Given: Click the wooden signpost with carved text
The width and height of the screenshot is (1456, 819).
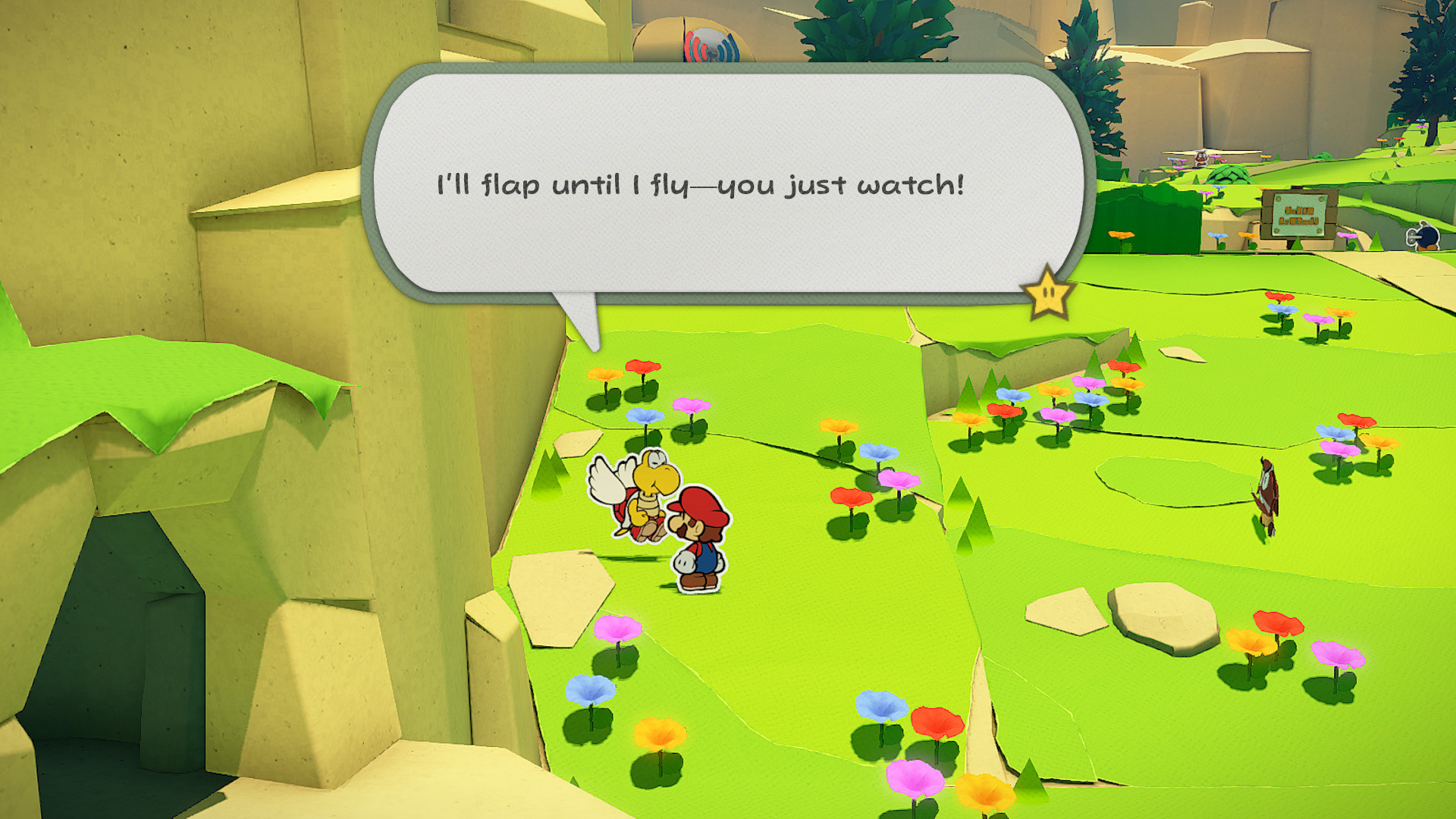Looking at the screenshot, I should 1298,214.
